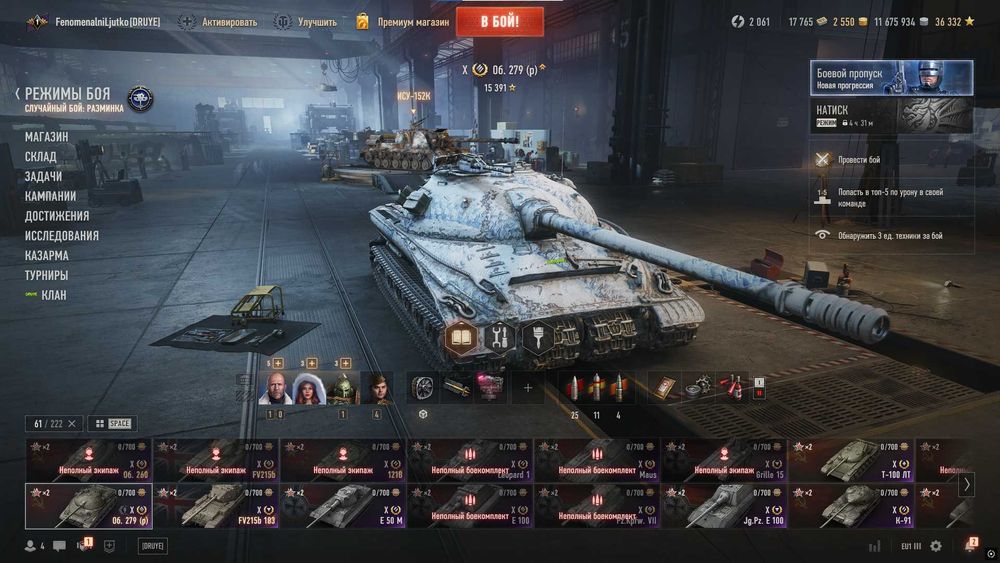This screenshot has height=563, width=1000.
Task: Open the Клан clan menu
Action: [54, 295]
